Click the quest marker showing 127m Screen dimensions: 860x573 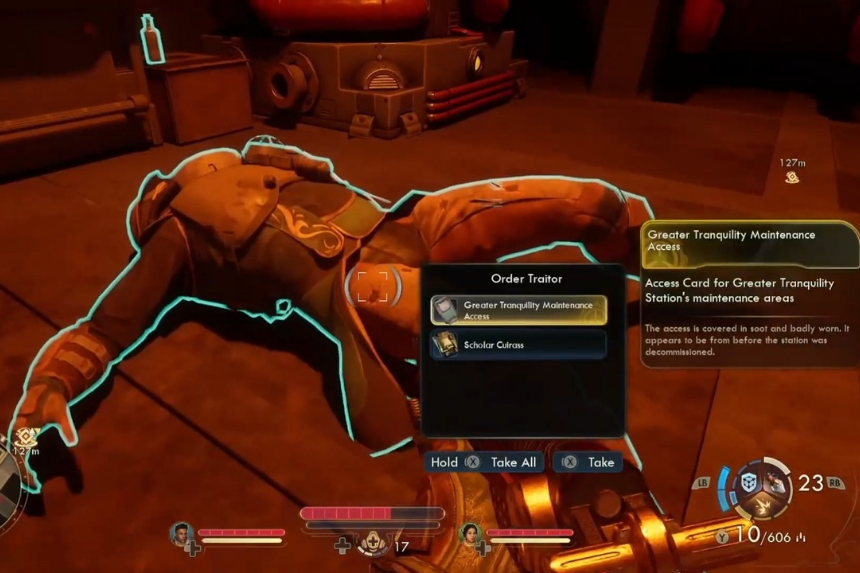(792, 177)
